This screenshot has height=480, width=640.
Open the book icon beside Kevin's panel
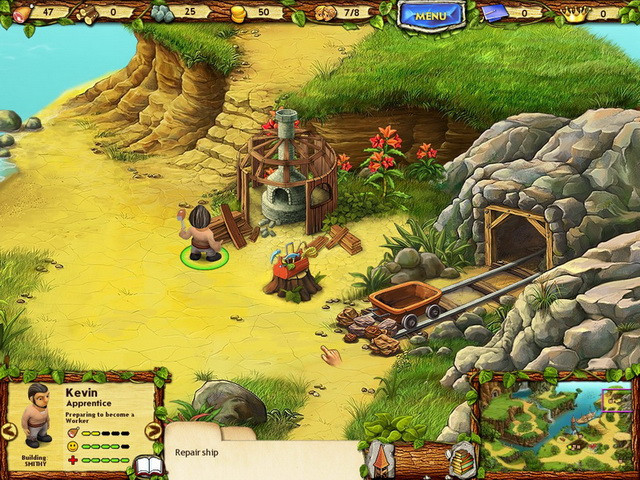148,466
